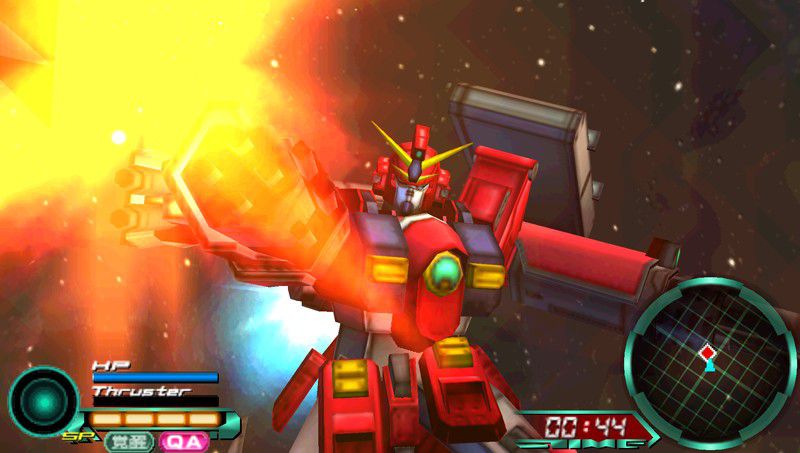Activate the pink QA indicator
This screenshot has width=800, height=453.
pos(183,440)
